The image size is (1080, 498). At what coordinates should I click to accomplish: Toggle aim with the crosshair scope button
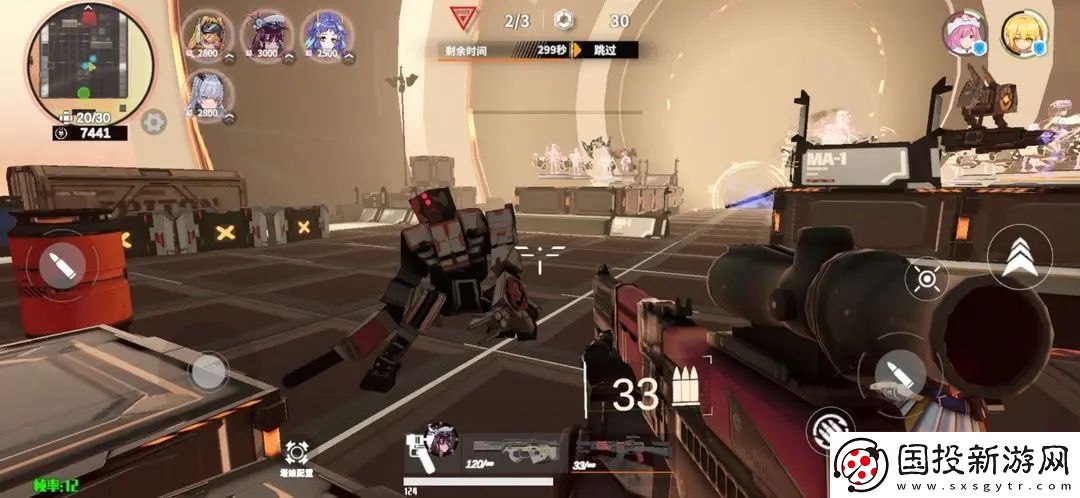pyautogui.click(x=926, y=278)
